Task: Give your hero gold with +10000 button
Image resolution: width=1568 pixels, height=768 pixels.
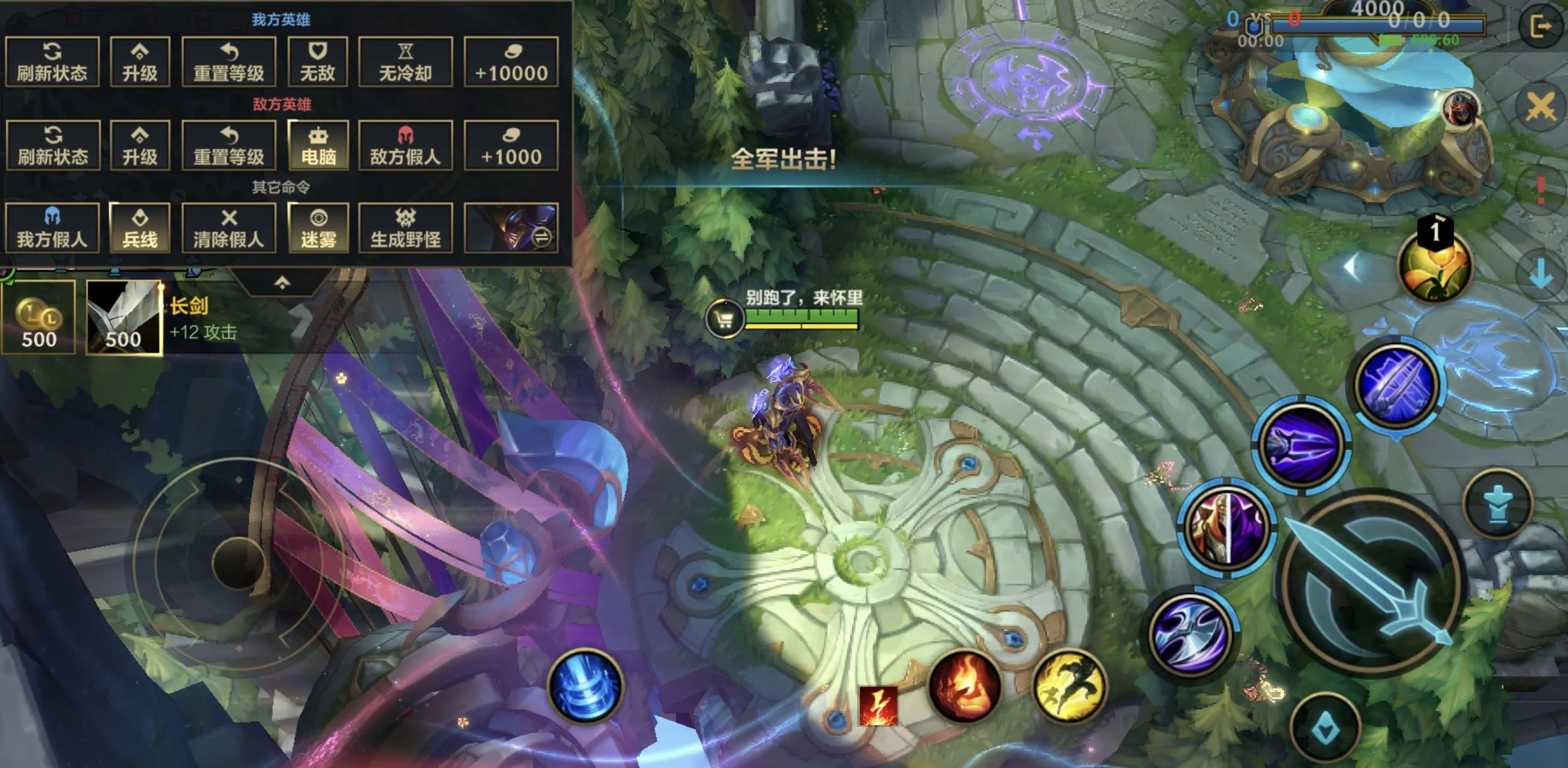Action: click(x=511, y=61)
